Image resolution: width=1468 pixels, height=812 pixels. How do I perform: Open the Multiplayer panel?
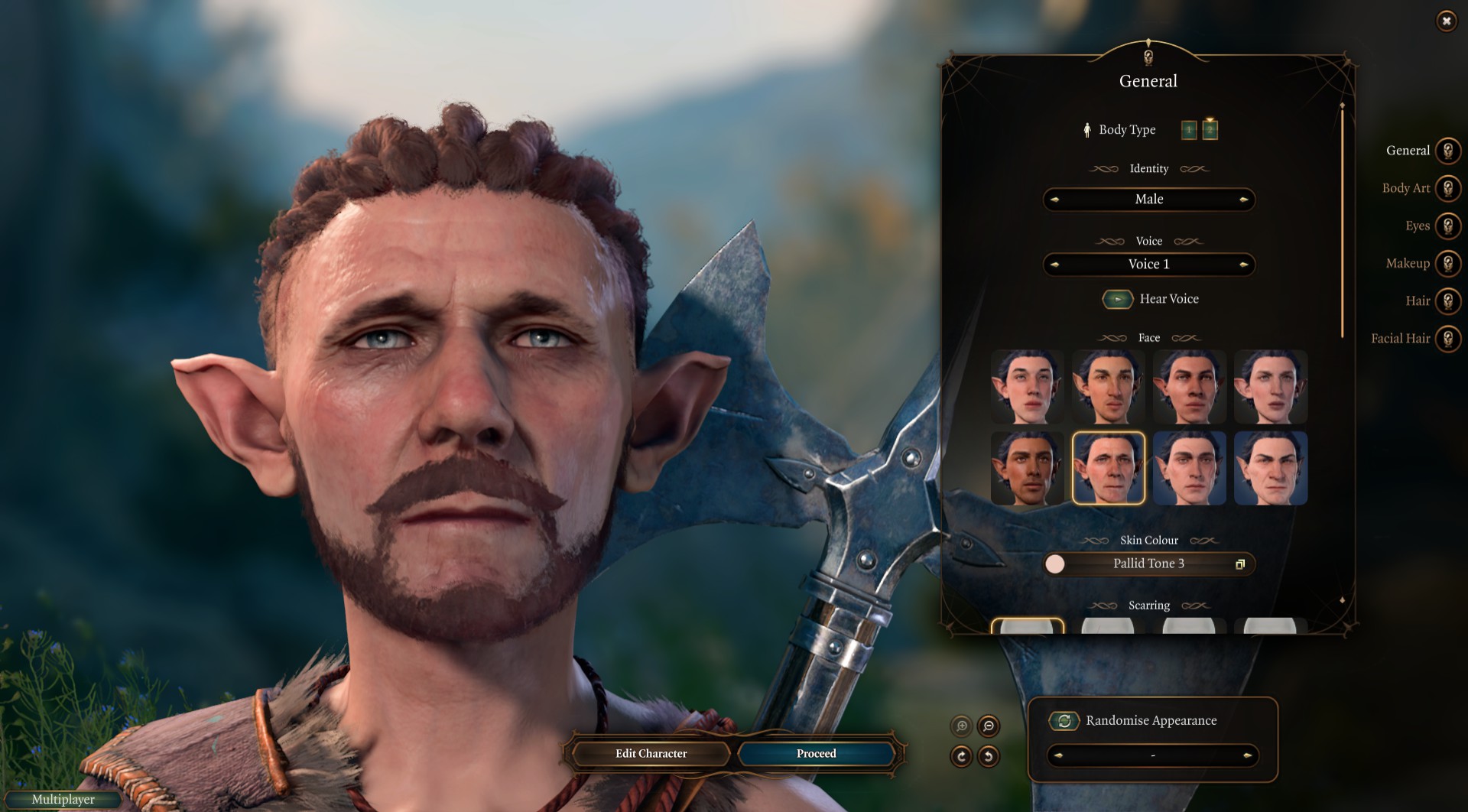63,800
